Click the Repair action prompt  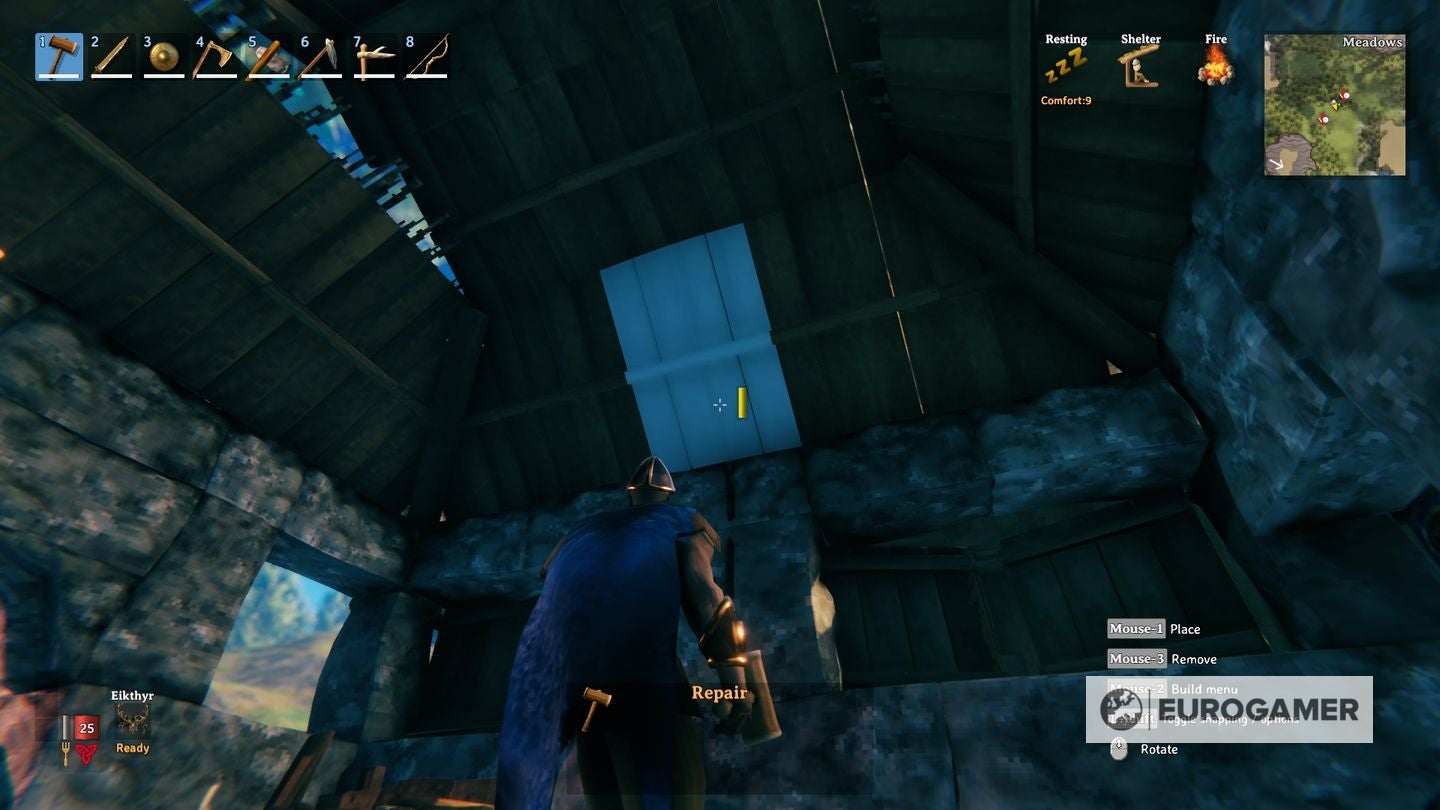click(x=719, y=692)
